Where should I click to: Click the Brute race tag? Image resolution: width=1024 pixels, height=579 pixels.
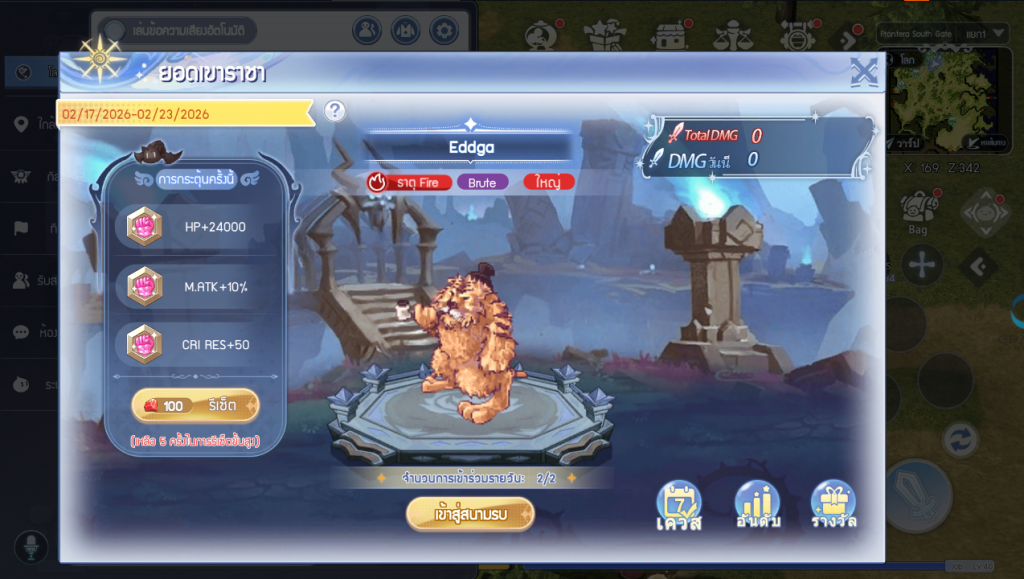(x=482, y=182)
